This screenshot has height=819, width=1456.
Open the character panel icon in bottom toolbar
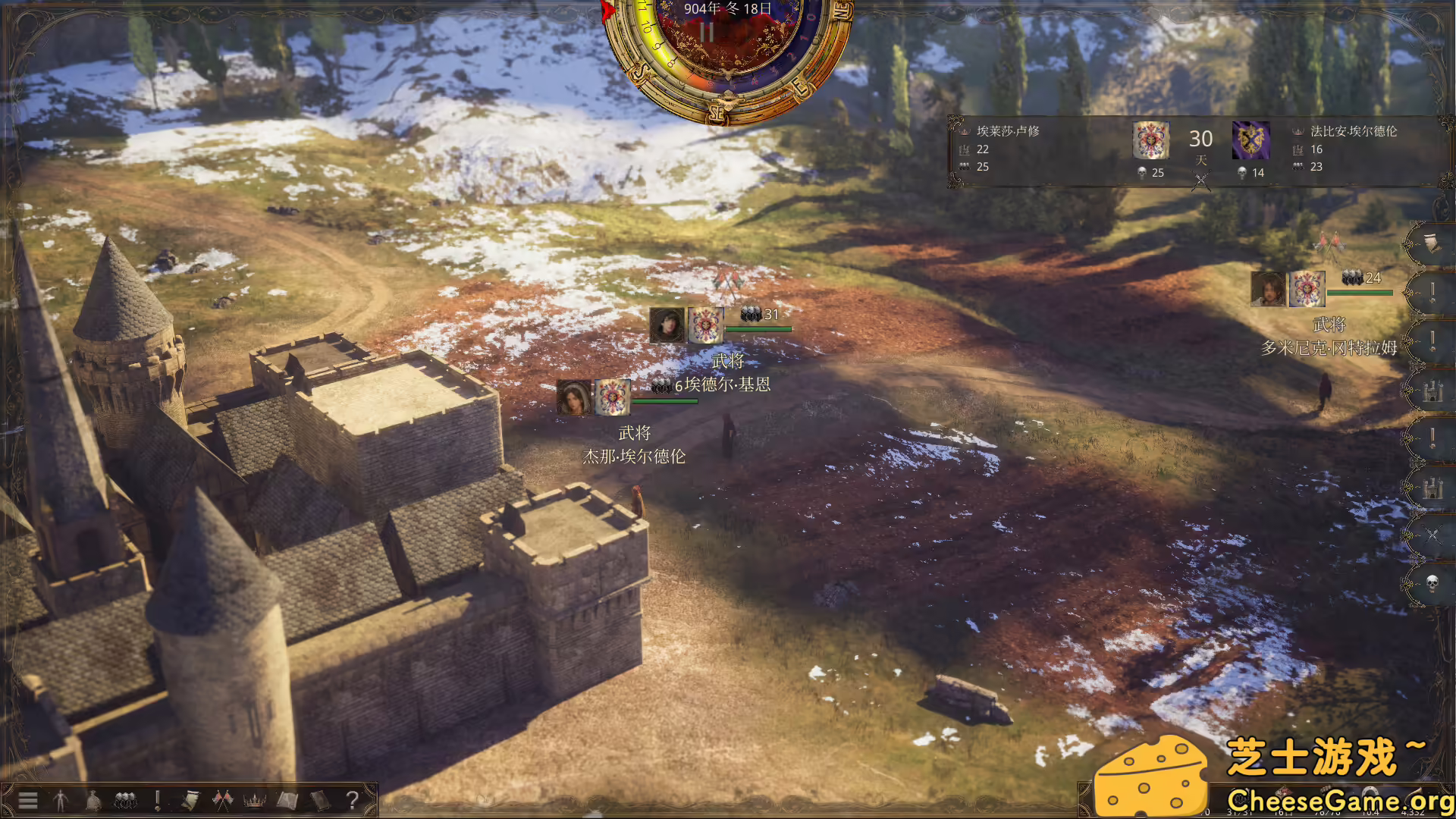61,799
